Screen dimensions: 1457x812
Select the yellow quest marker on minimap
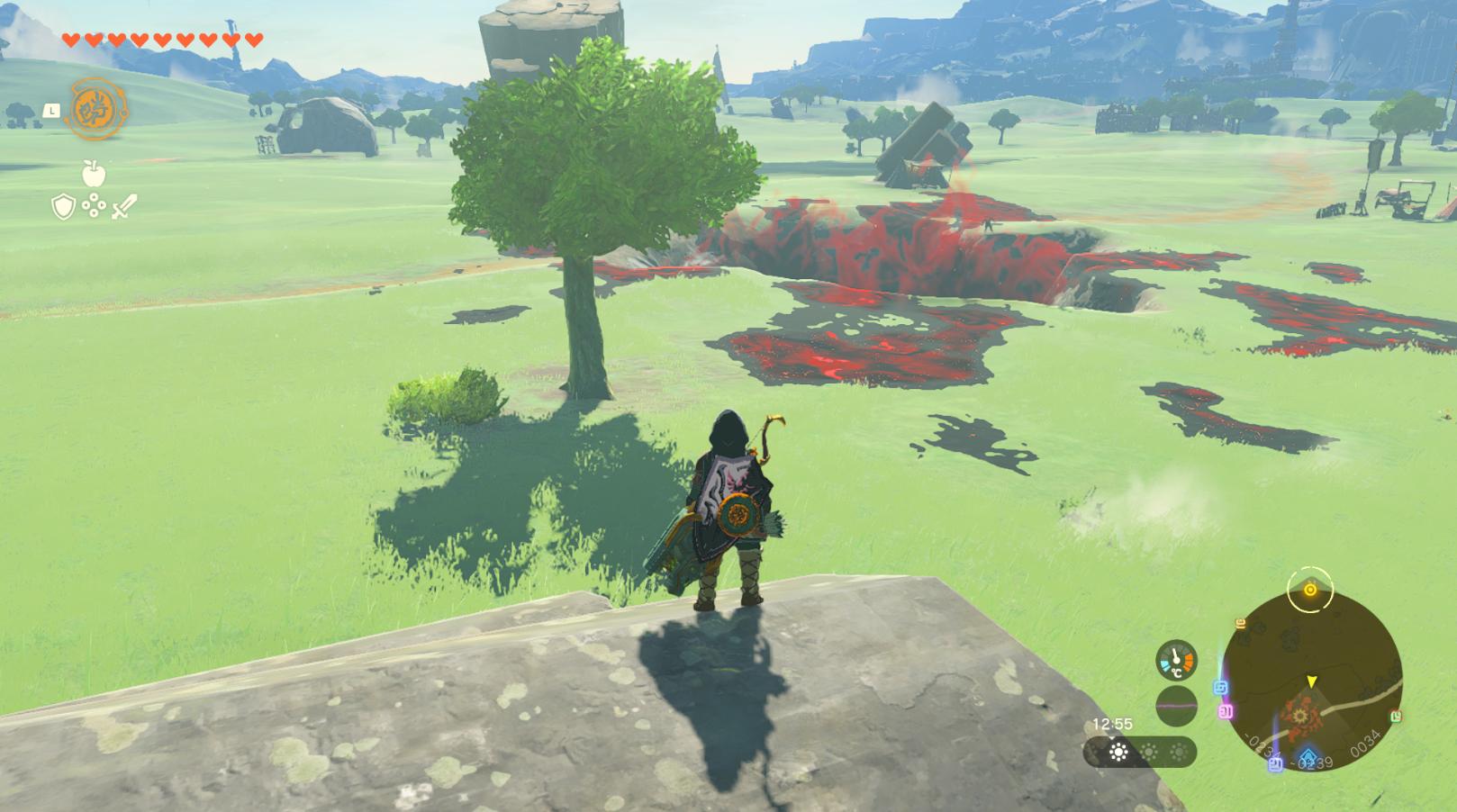point(1310,590)
